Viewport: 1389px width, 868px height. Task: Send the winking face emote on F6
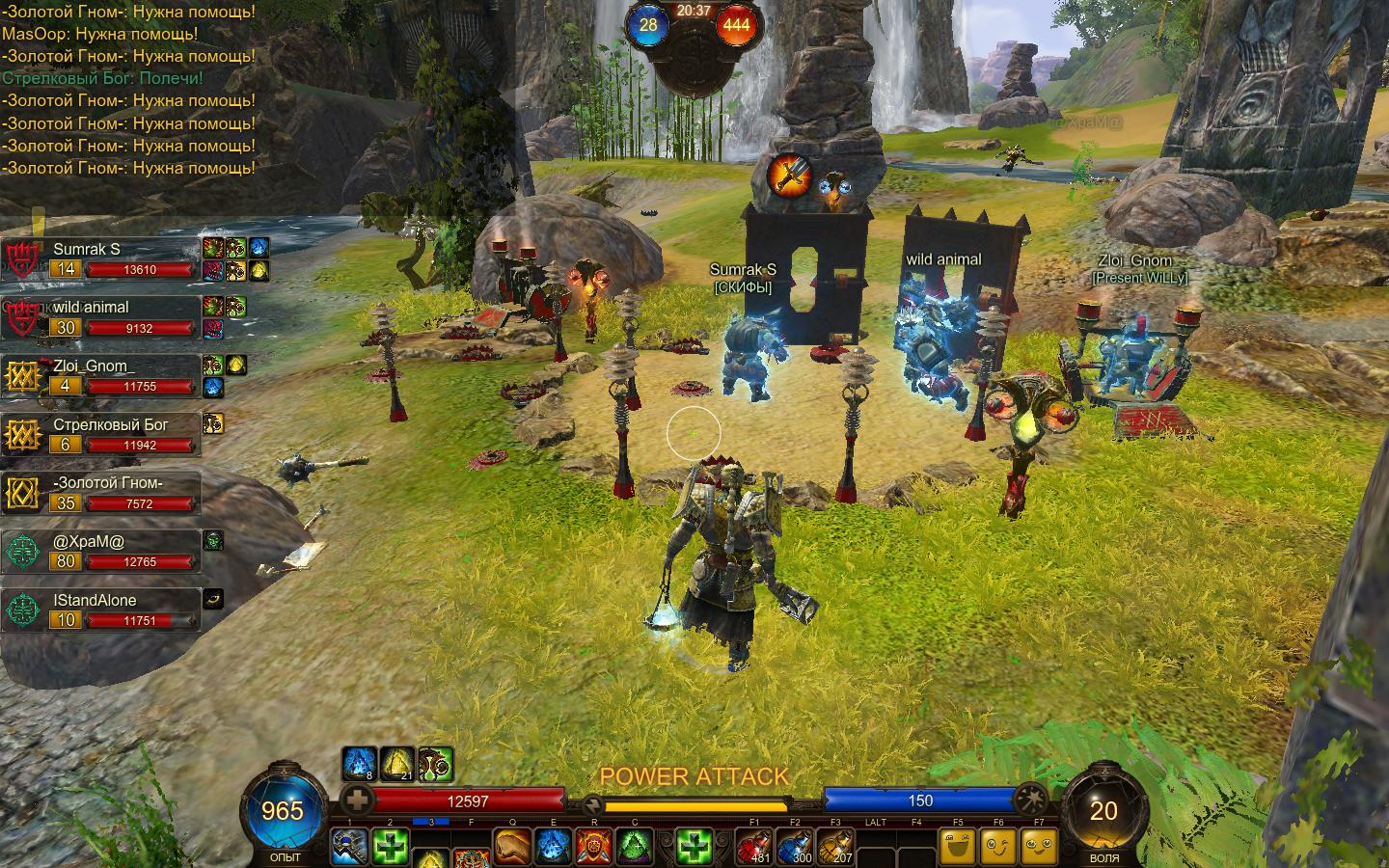(998, 848)
